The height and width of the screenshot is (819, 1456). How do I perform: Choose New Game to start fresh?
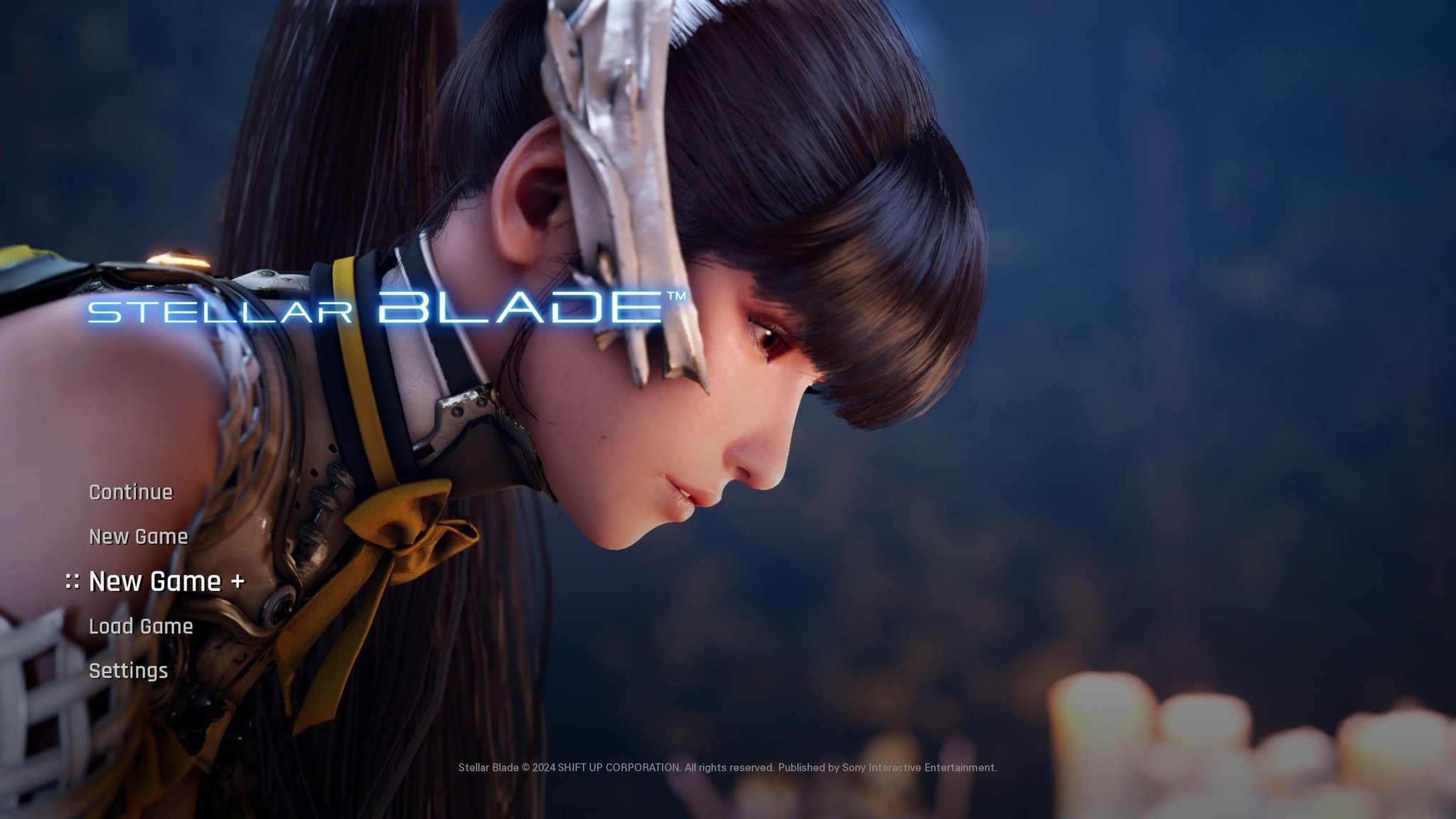point(138,537)
